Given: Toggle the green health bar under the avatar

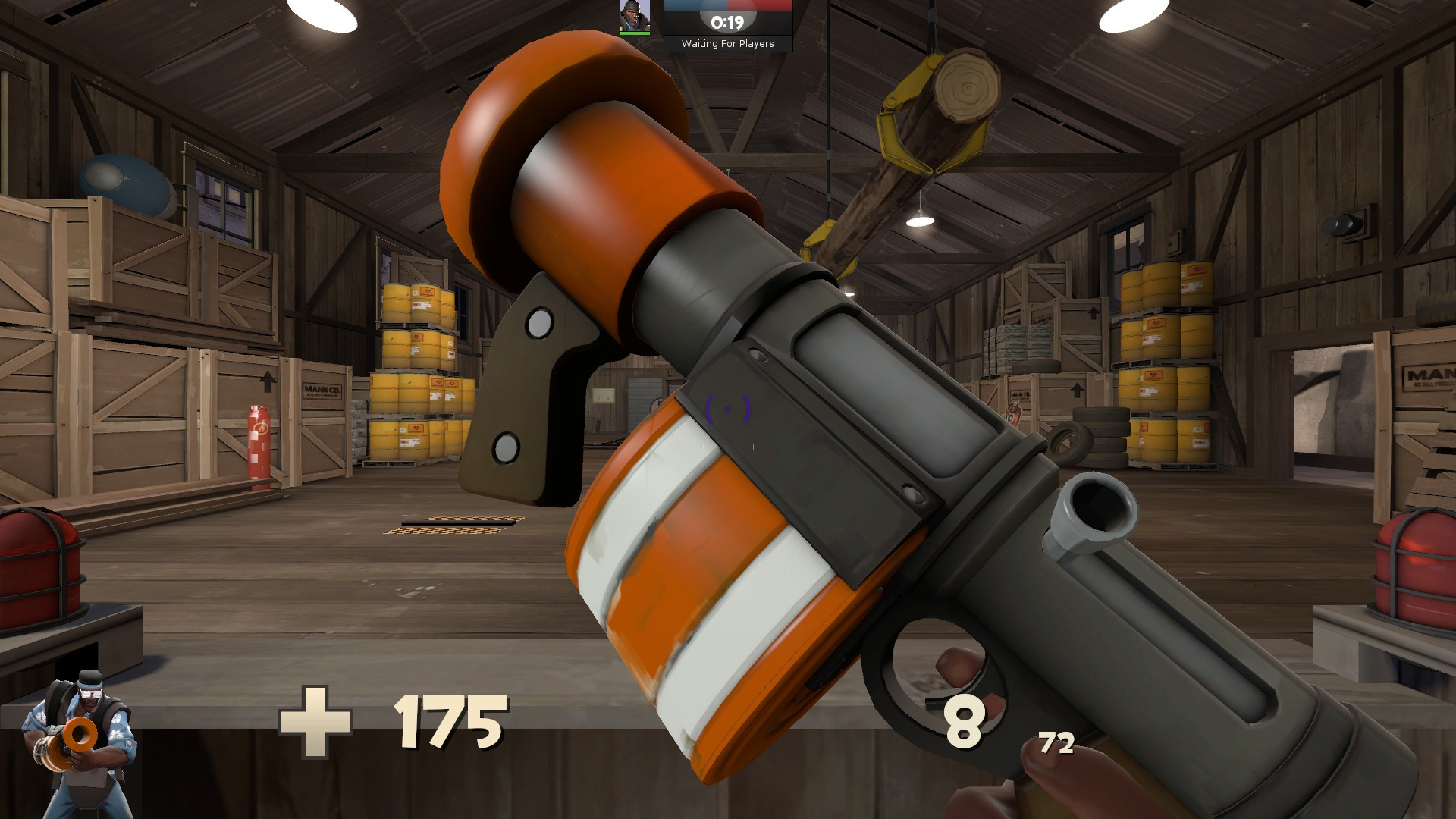Looking at the screenshot, I should (634, 33).
